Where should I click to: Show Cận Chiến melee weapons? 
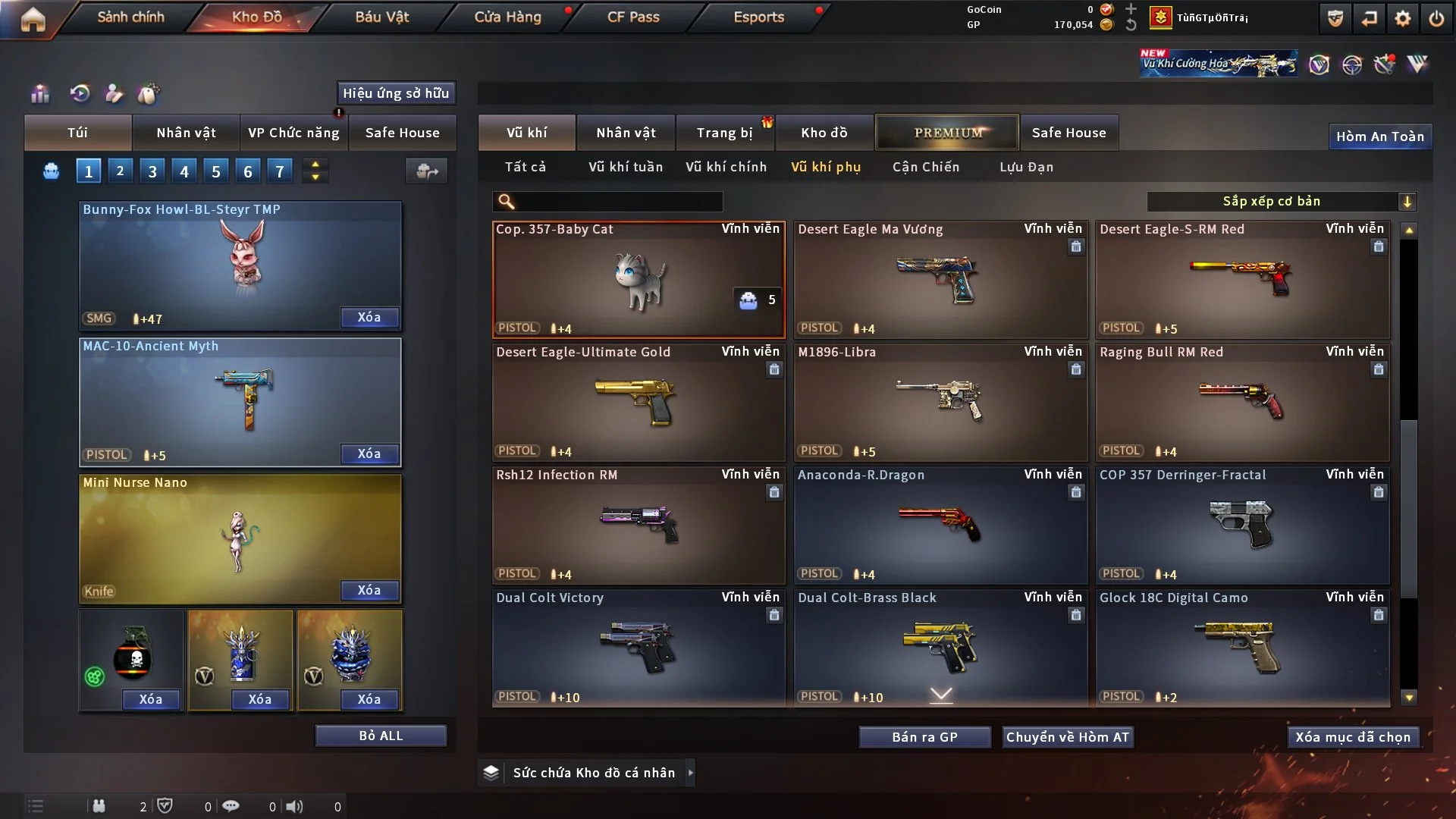click(x=925, y=167)
